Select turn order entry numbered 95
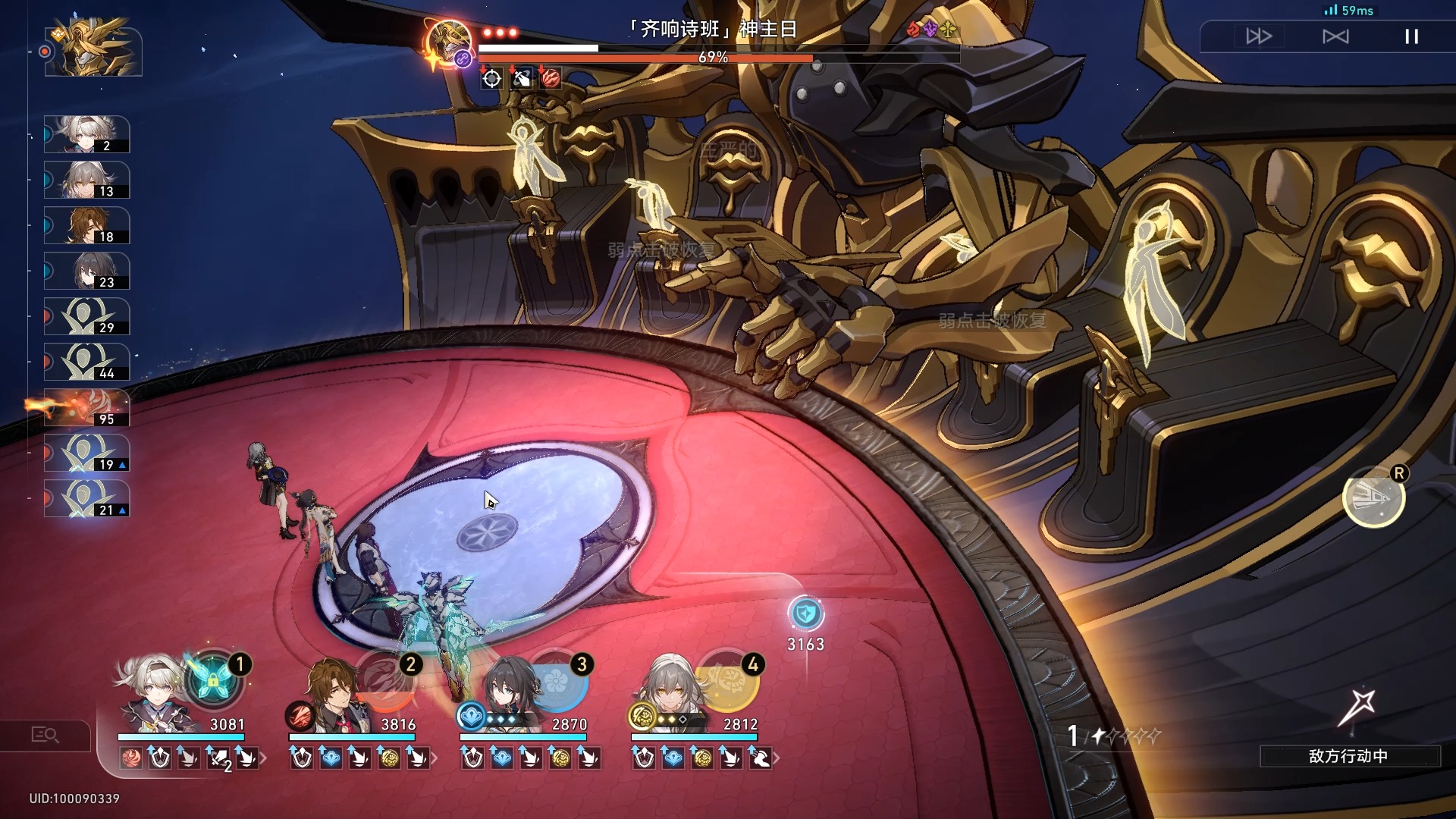This screenshot has height=819, width=1456. (87, 408)
